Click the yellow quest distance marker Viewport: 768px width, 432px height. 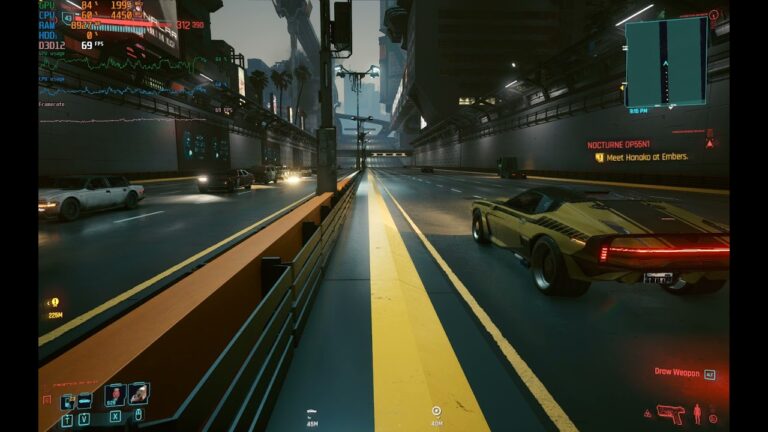[54, 303]
